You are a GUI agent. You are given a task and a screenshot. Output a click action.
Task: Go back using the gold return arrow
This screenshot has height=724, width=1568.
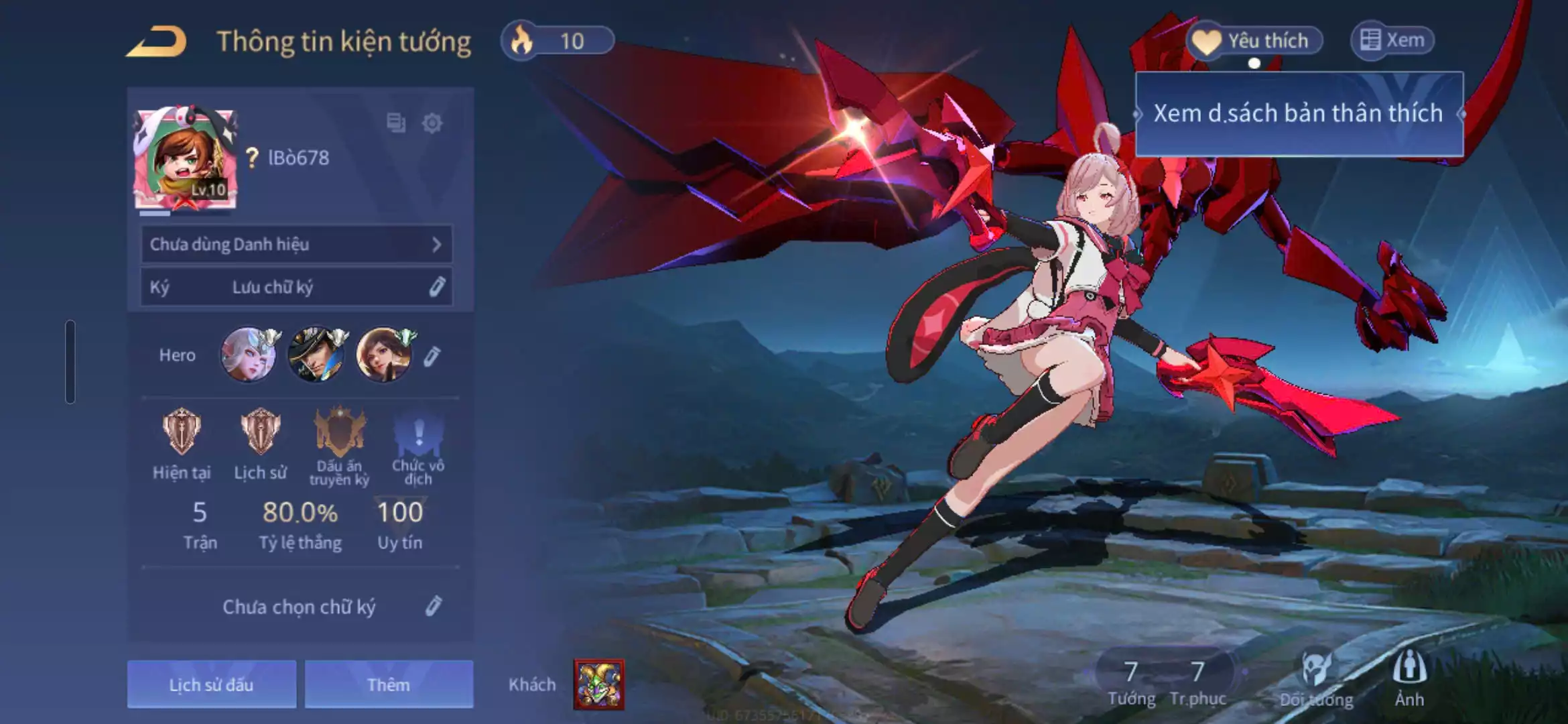(157, 42)
